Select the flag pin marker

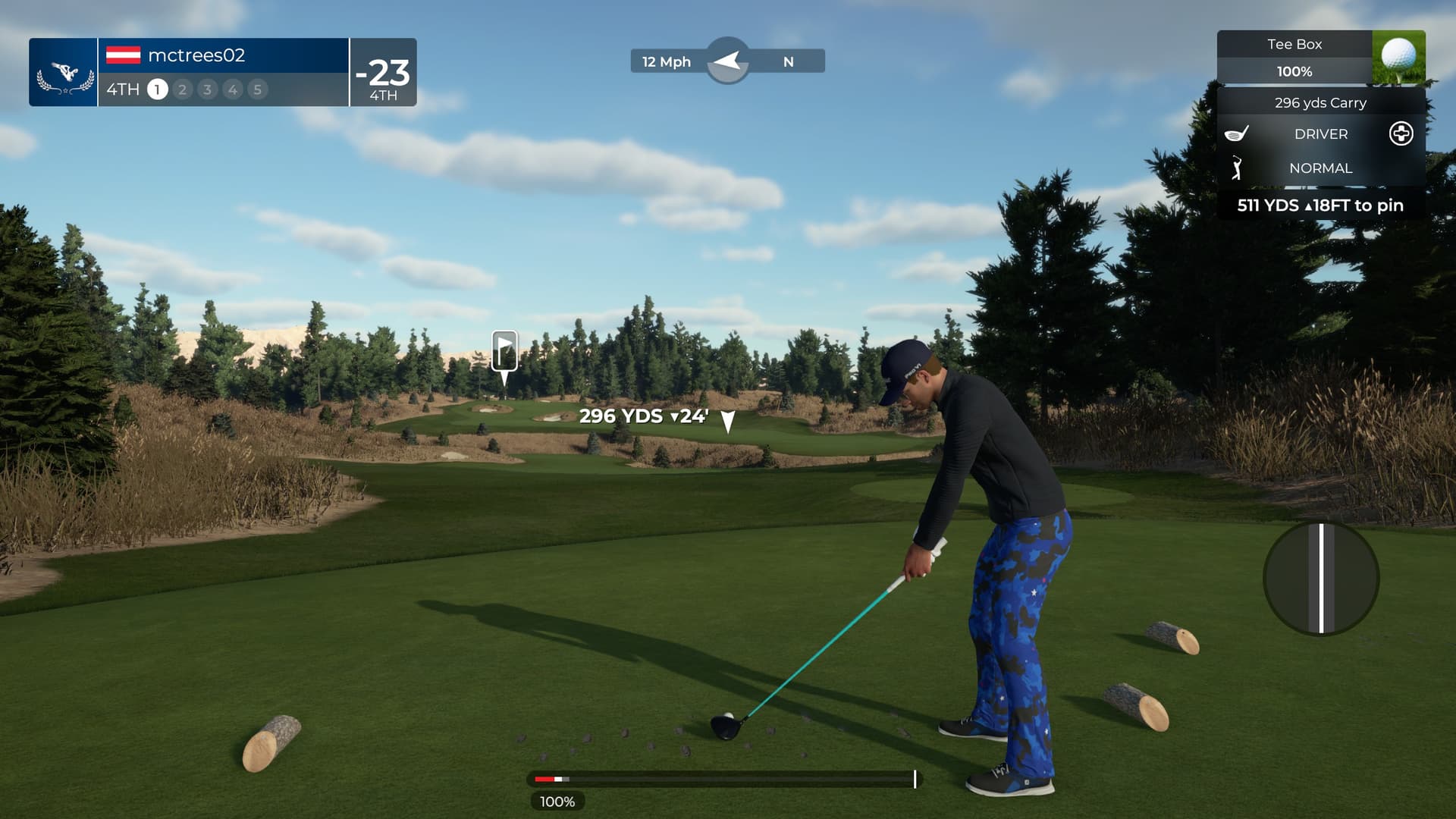[x=504, y=351]
